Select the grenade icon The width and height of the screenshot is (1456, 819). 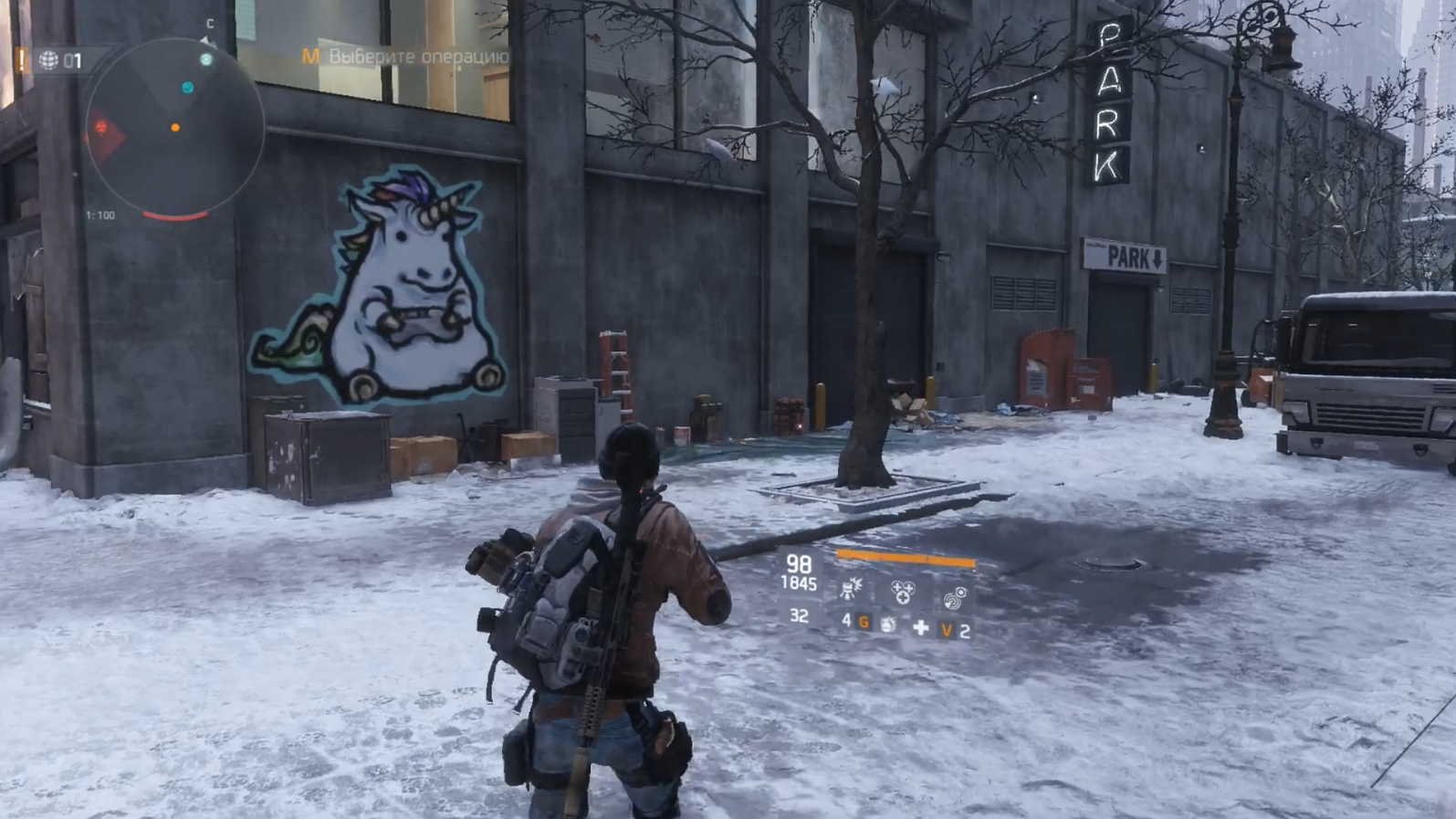click(887, 625)
